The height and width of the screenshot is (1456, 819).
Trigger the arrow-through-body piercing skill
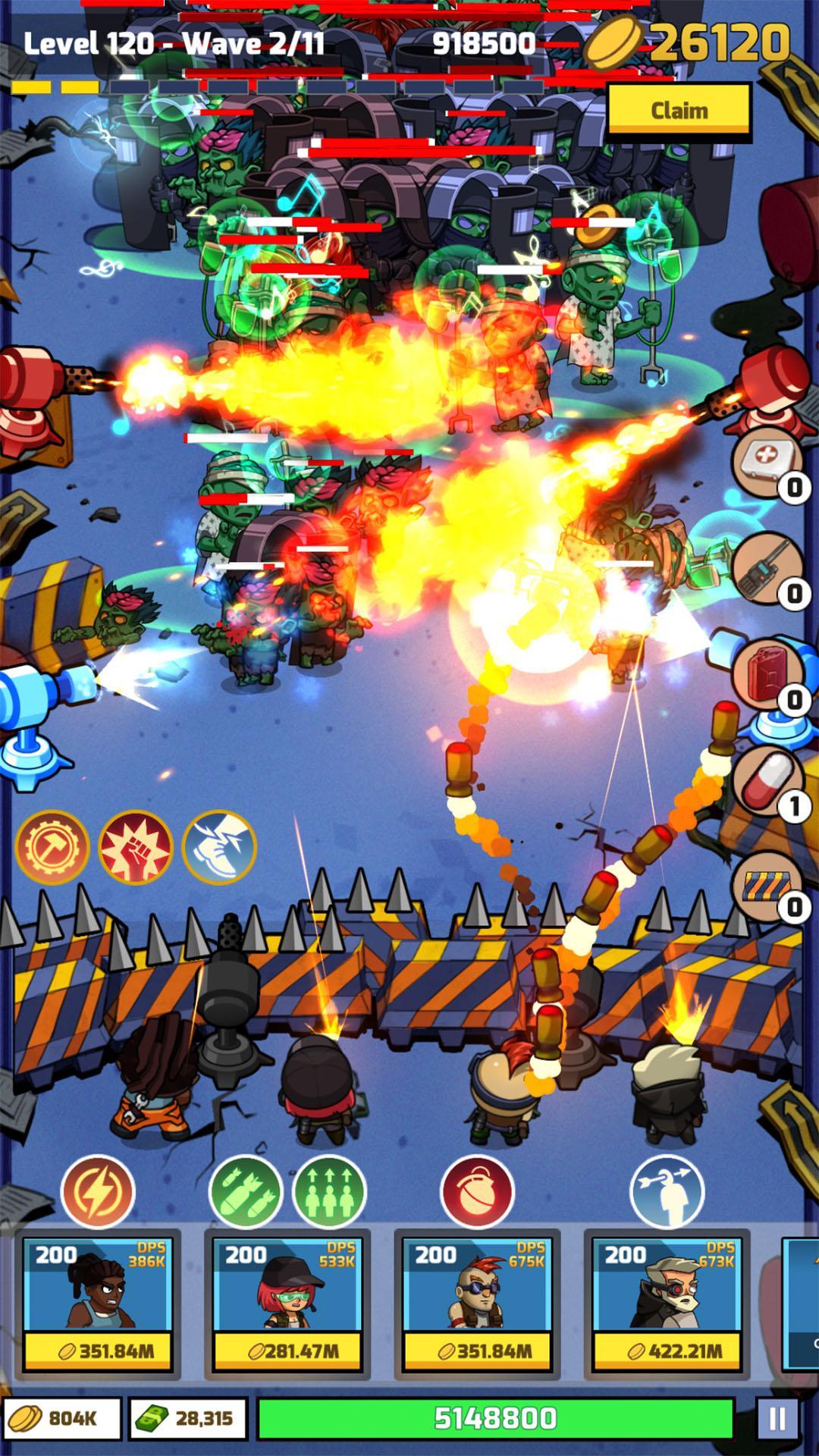point(667,1192)
